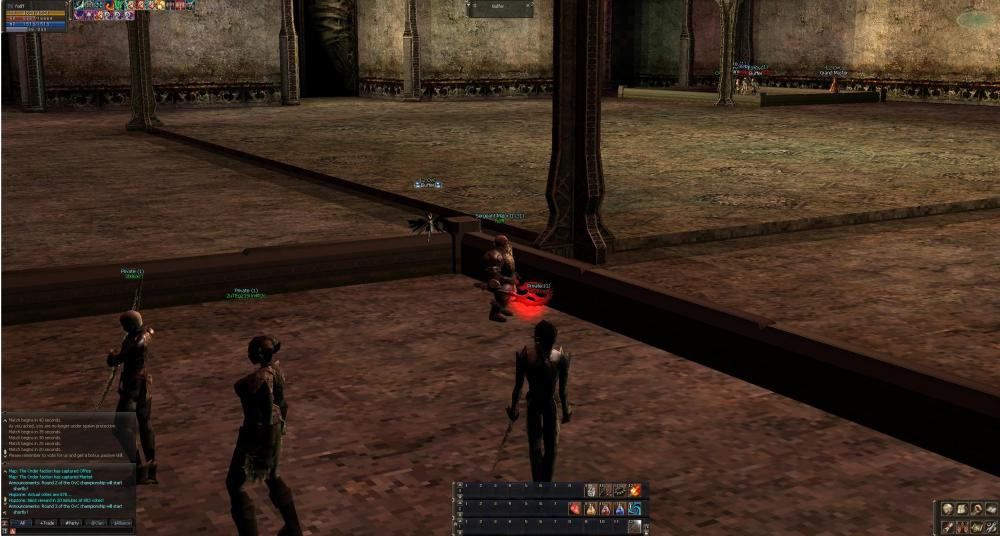This screenshot has width=1000, height=536.
Task: Show the @Clan chat tab
Action: (97, 522)
